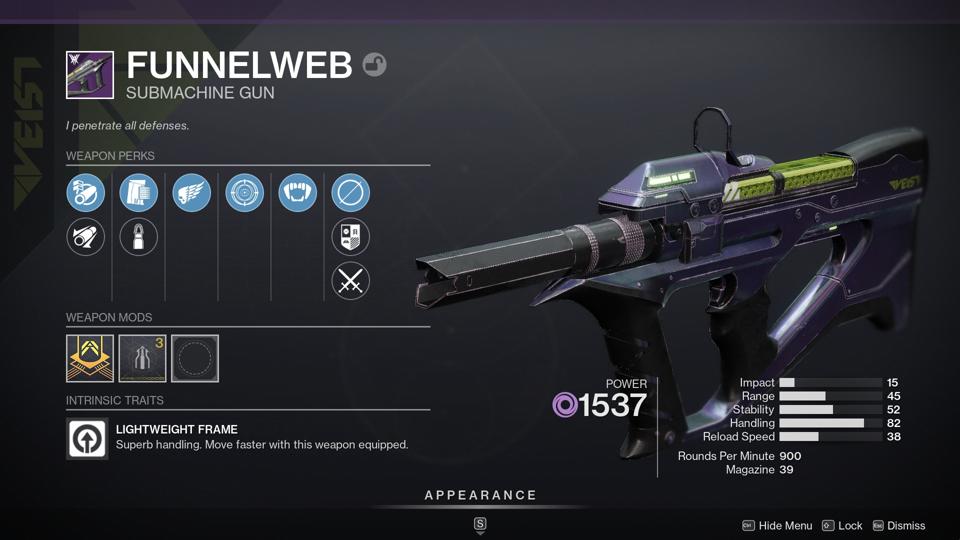Open the weapon mod slot costing 3
Image resolution: width=960 pixels, height=540 pixels.
tap(142, 358)
